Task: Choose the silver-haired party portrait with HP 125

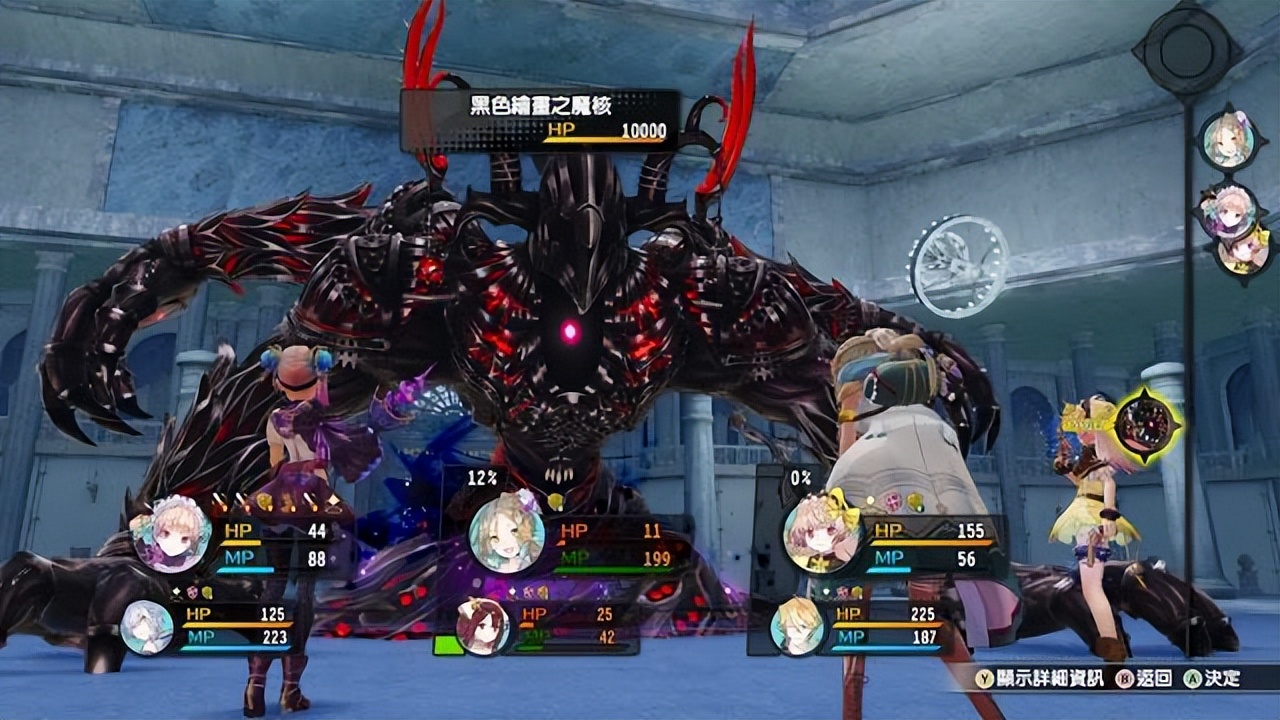Action: coord(147,628)
